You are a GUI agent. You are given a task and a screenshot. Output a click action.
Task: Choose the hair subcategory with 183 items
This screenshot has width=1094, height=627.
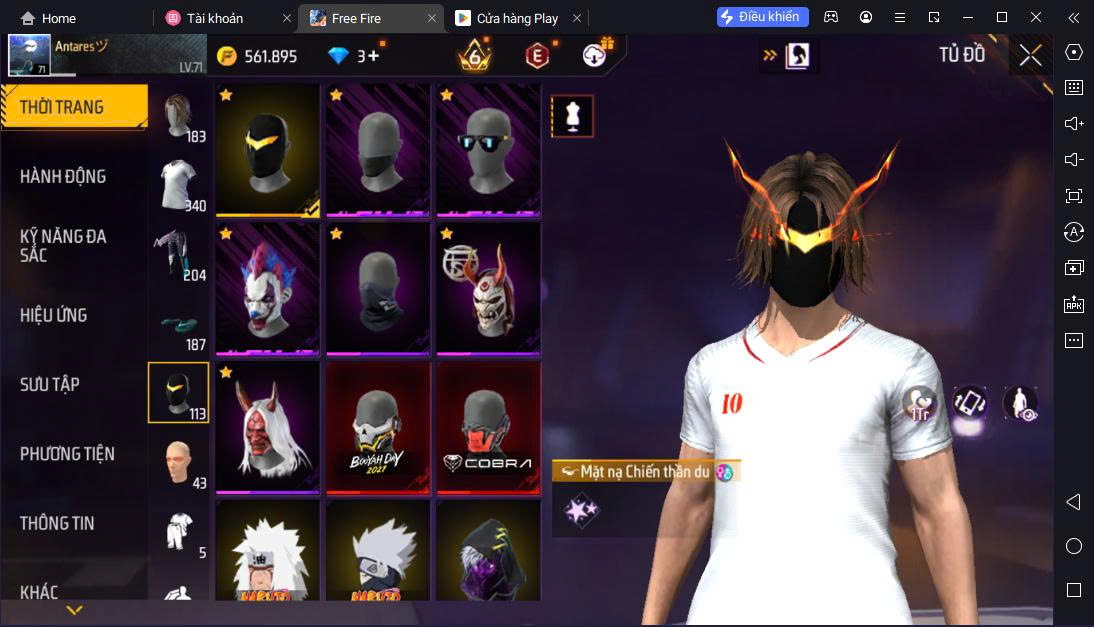[x=179, y=120]
